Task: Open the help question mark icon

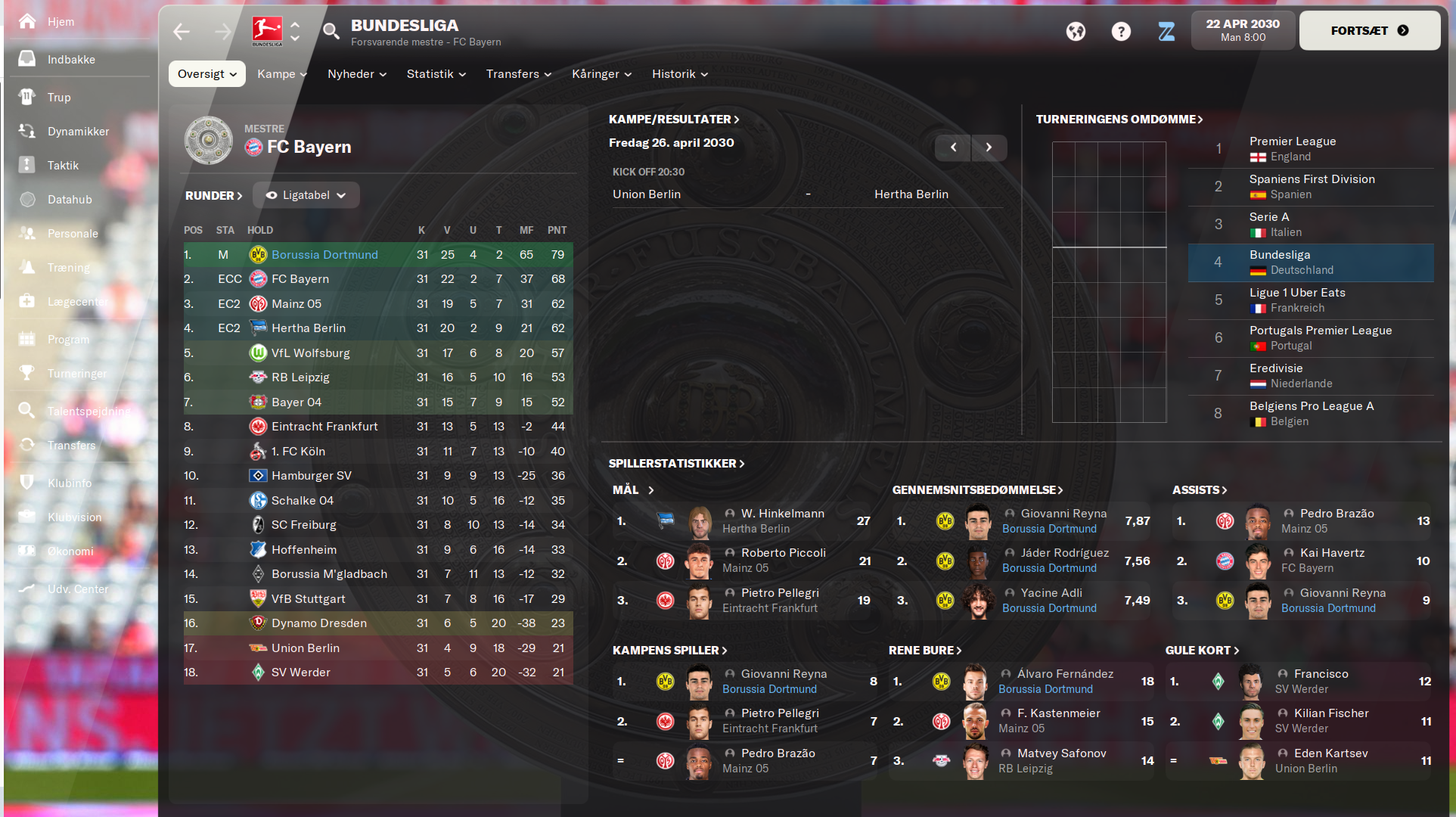Action: pyautogui.click(x=1121, y=32)
